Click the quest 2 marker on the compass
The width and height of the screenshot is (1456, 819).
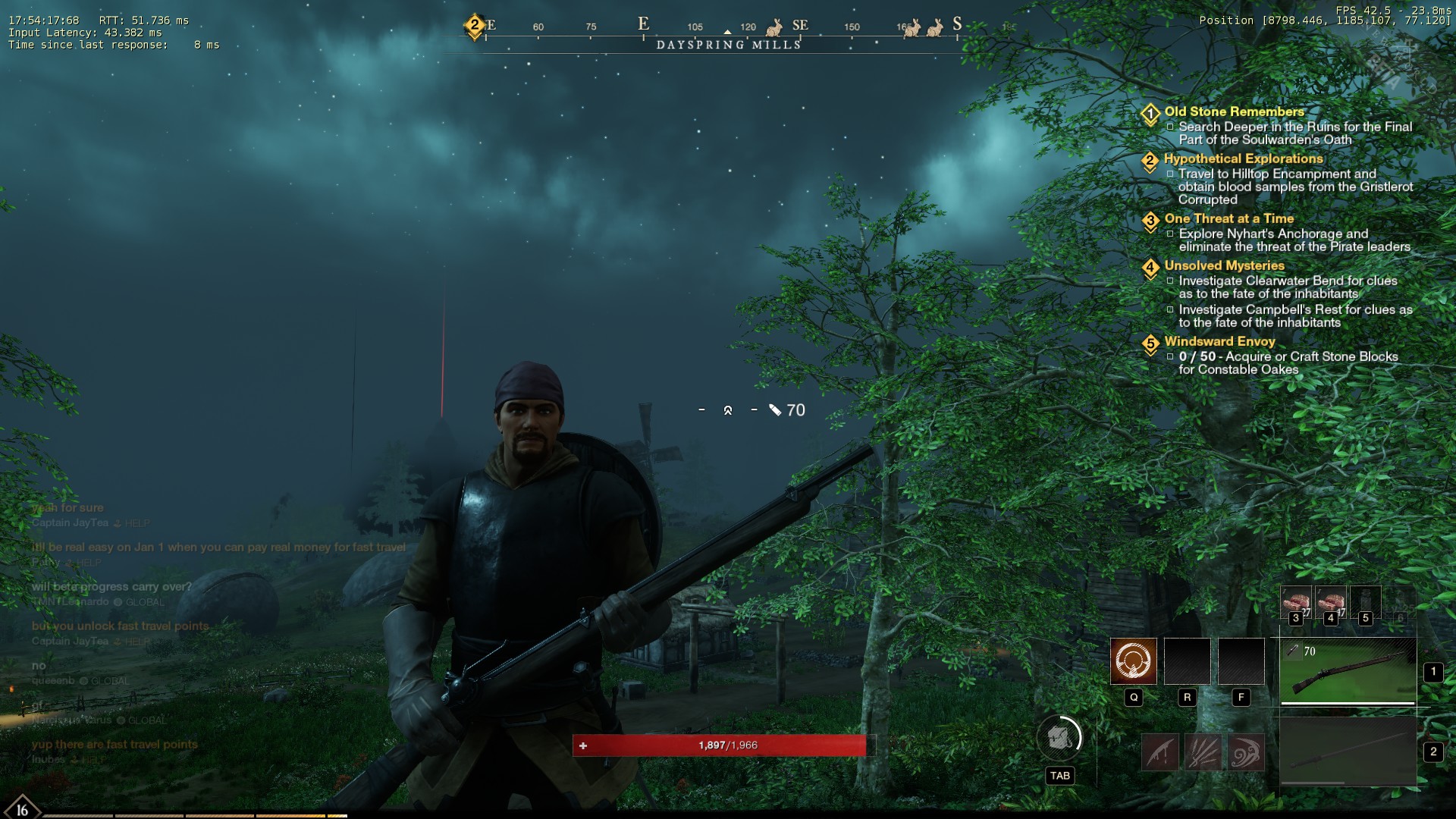coord(475,25)
